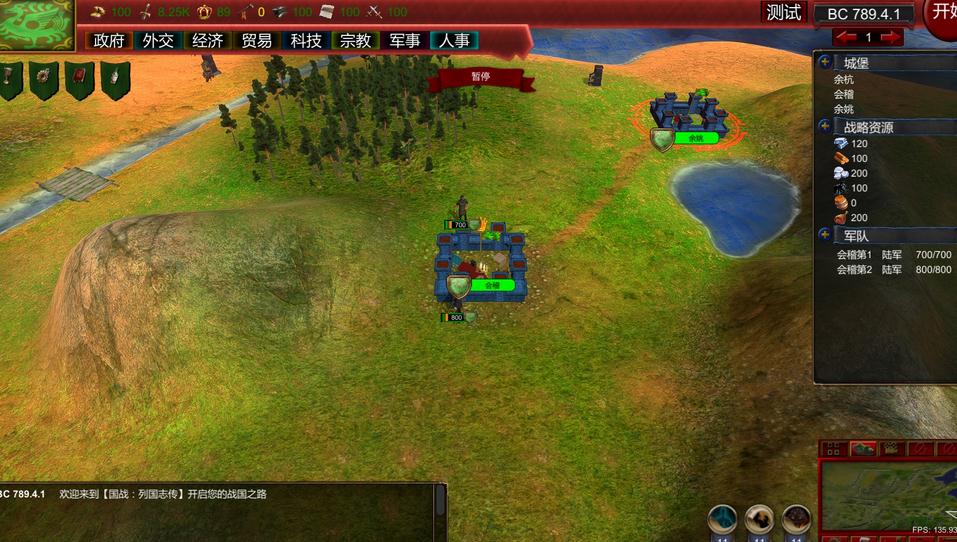Screen dimensions: 957x542
Task: Open the 外交 diplomacy menu
Action: point(158,41)
